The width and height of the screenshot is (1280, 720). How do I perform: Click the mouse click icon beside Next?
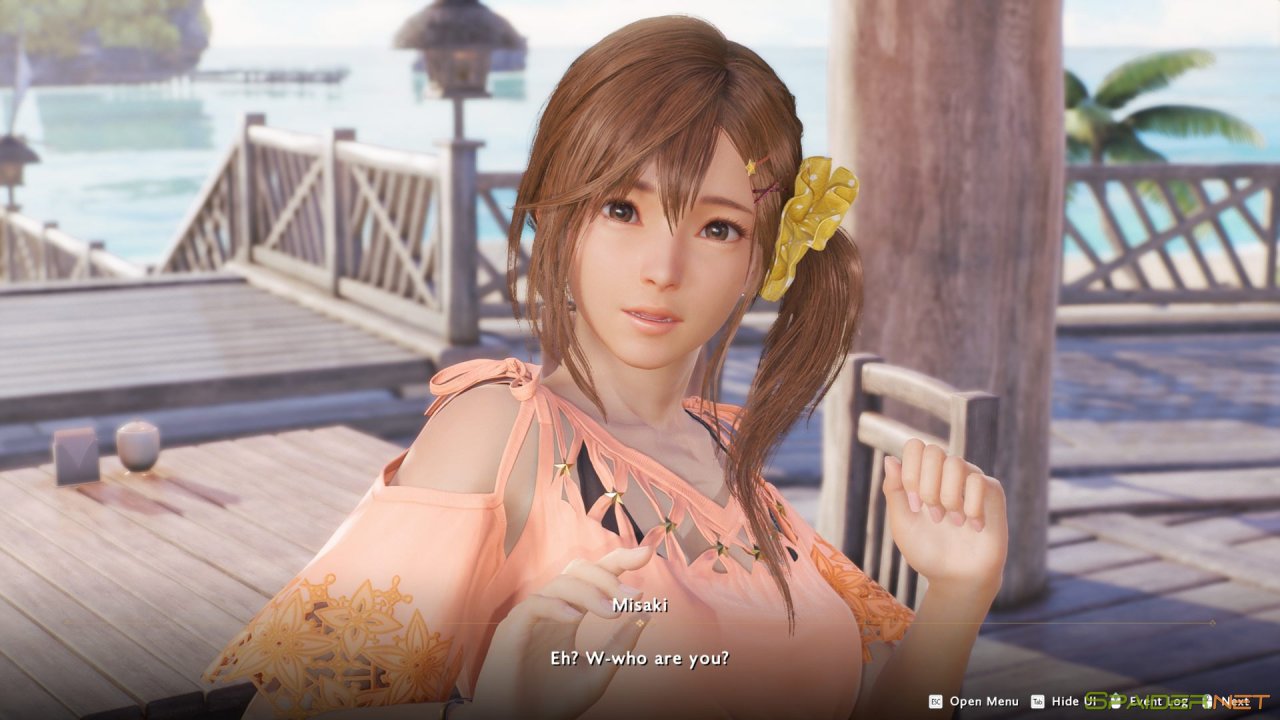1208,701
